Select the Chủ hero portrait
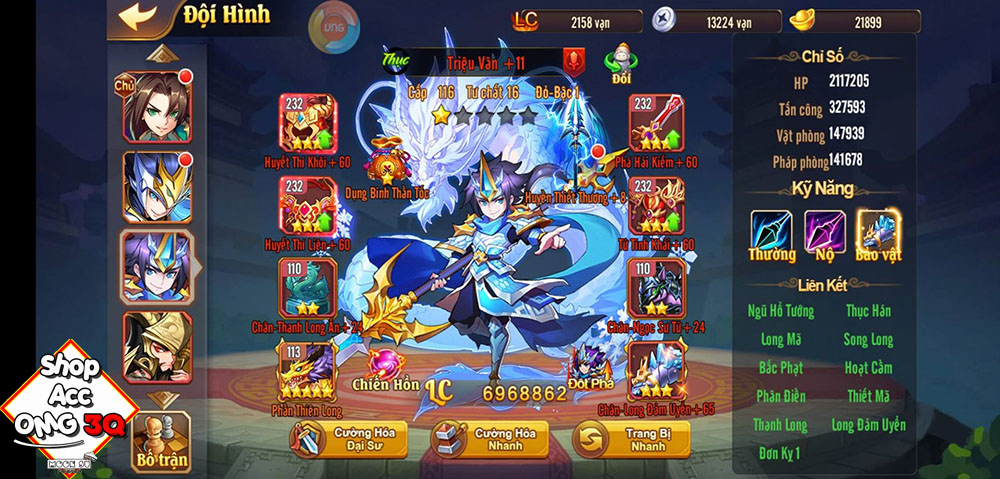 [157, 106]
